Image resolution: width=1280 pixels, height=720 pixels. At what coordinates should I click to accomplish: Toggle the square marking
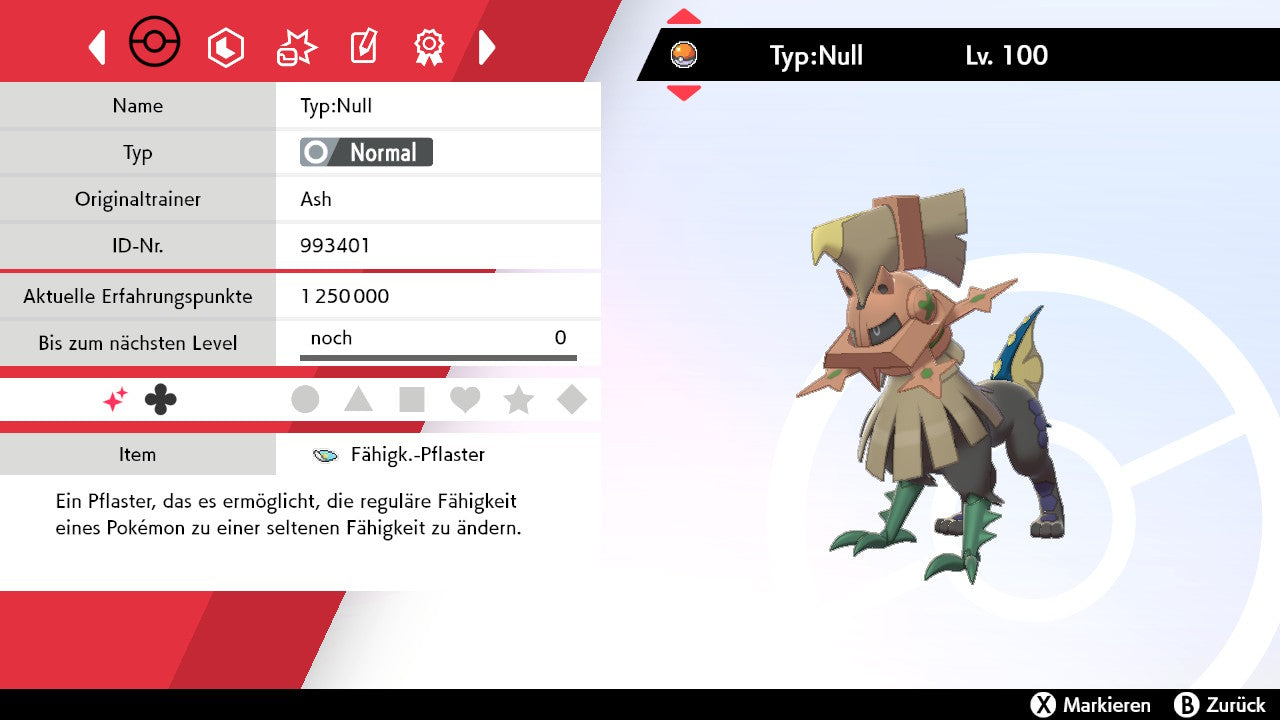pyautogui.click(x=412, y=400)
